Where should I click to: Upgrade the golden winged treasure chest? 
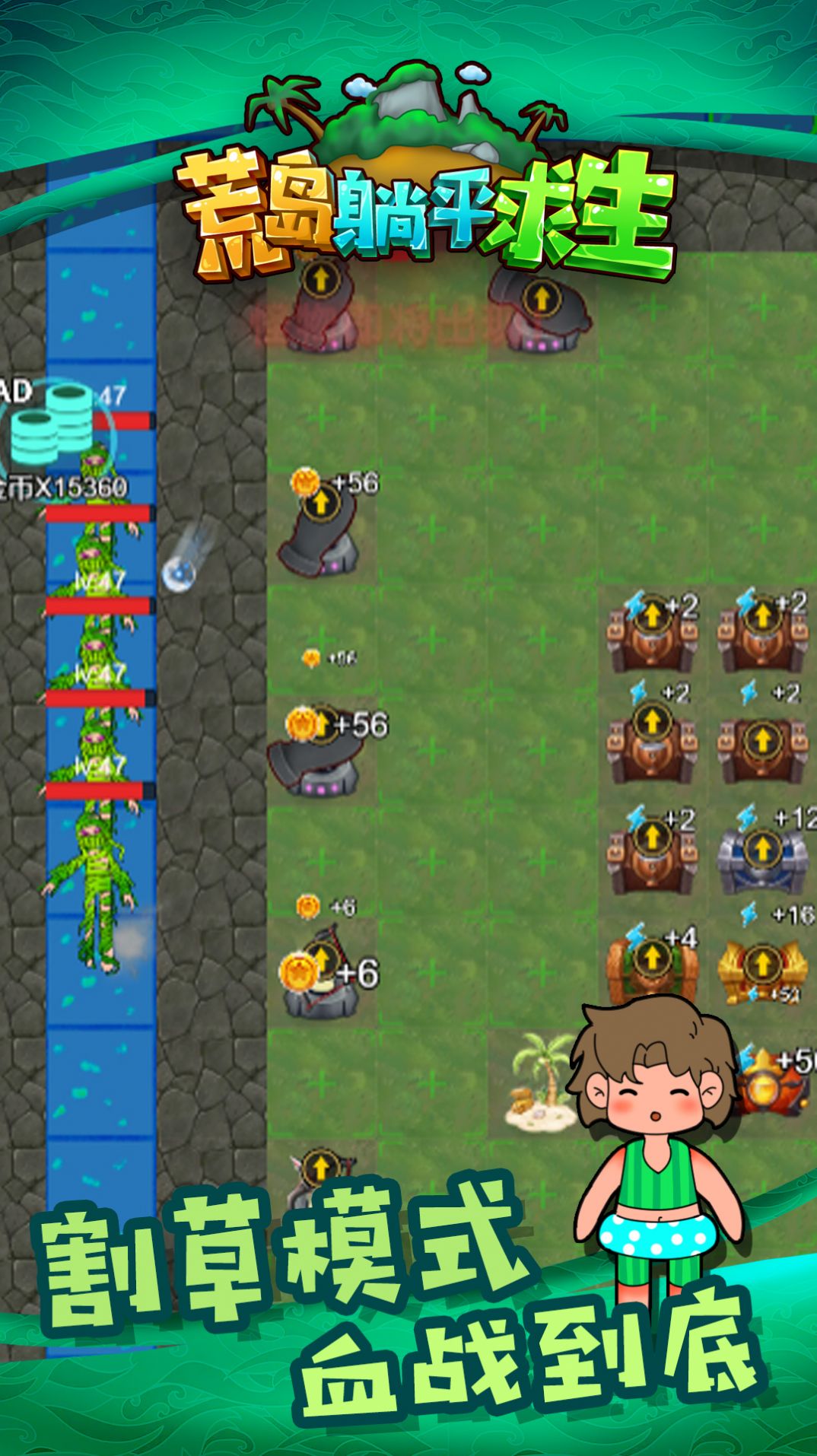[x=761, y=965]
